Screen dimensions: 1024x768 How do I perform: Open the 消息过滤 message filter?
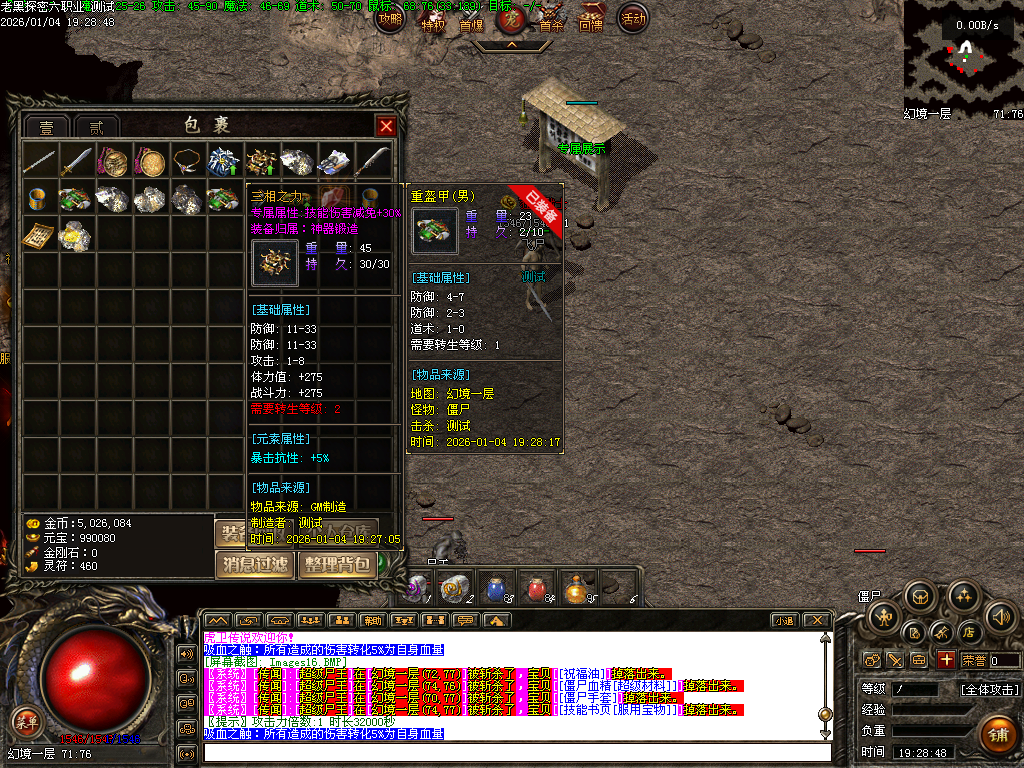(x=255, y=564)
